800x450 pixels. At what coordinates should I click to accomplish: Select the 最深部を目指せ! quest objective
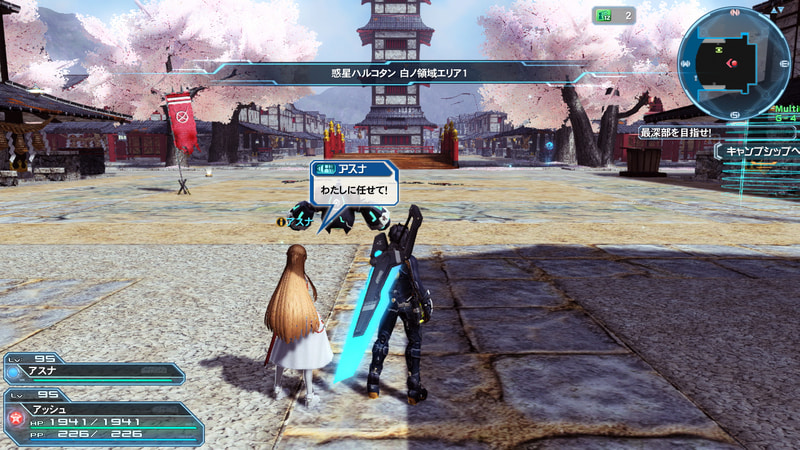click(675, 132)
